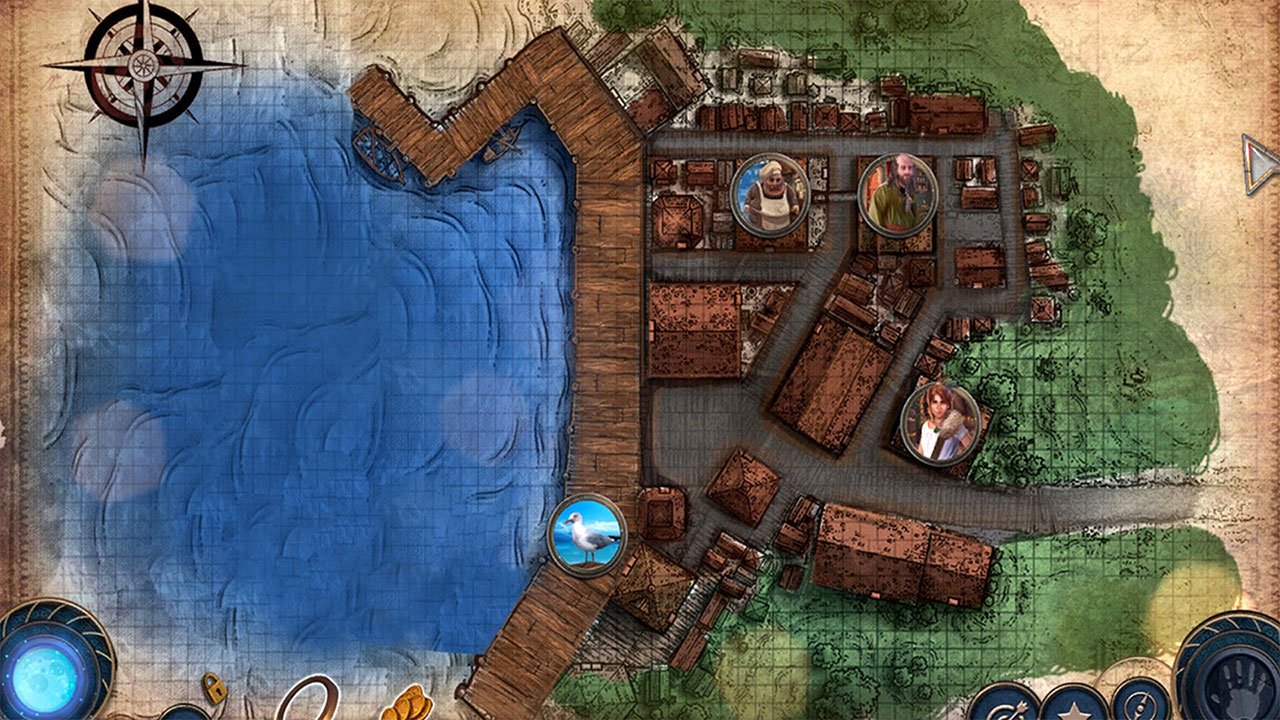Click the dark circular disc bottom left
The height and width of the screenshot is (720, 1280).
(183, 714)
